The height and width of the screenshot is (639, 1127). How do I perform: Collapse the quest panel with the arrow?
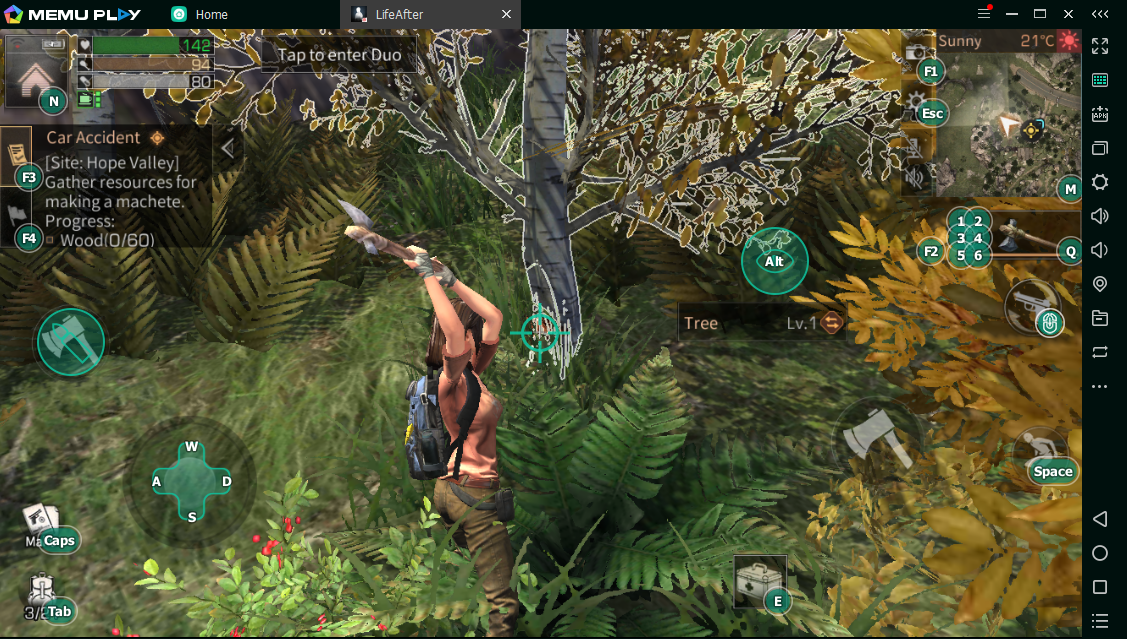coord(228,149)
